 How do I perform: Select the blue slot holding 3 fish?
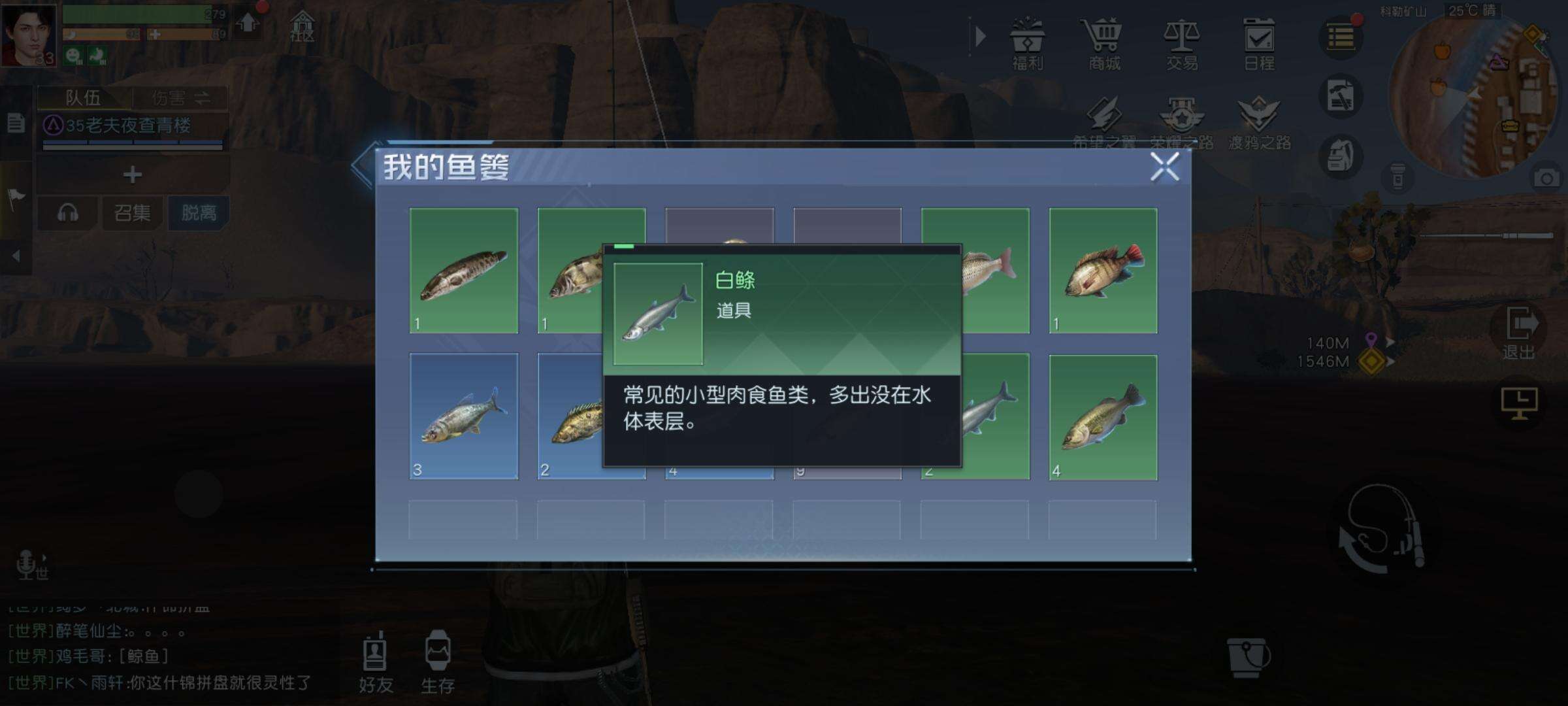click(464, 416)
